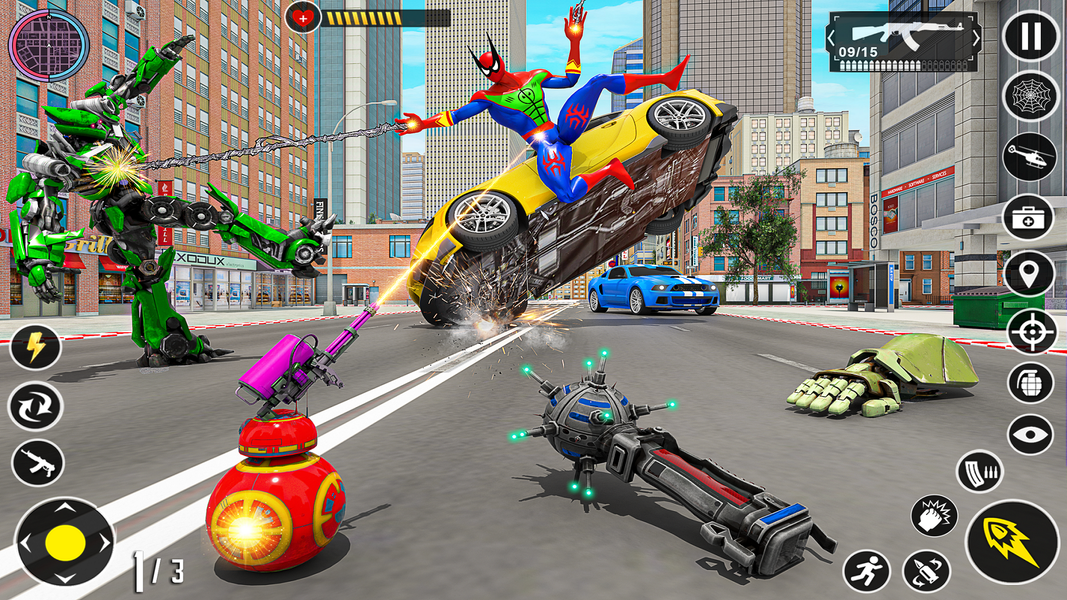Switch to the previous weapon with left arrow
1067x600 pixels.
(832, 39)
